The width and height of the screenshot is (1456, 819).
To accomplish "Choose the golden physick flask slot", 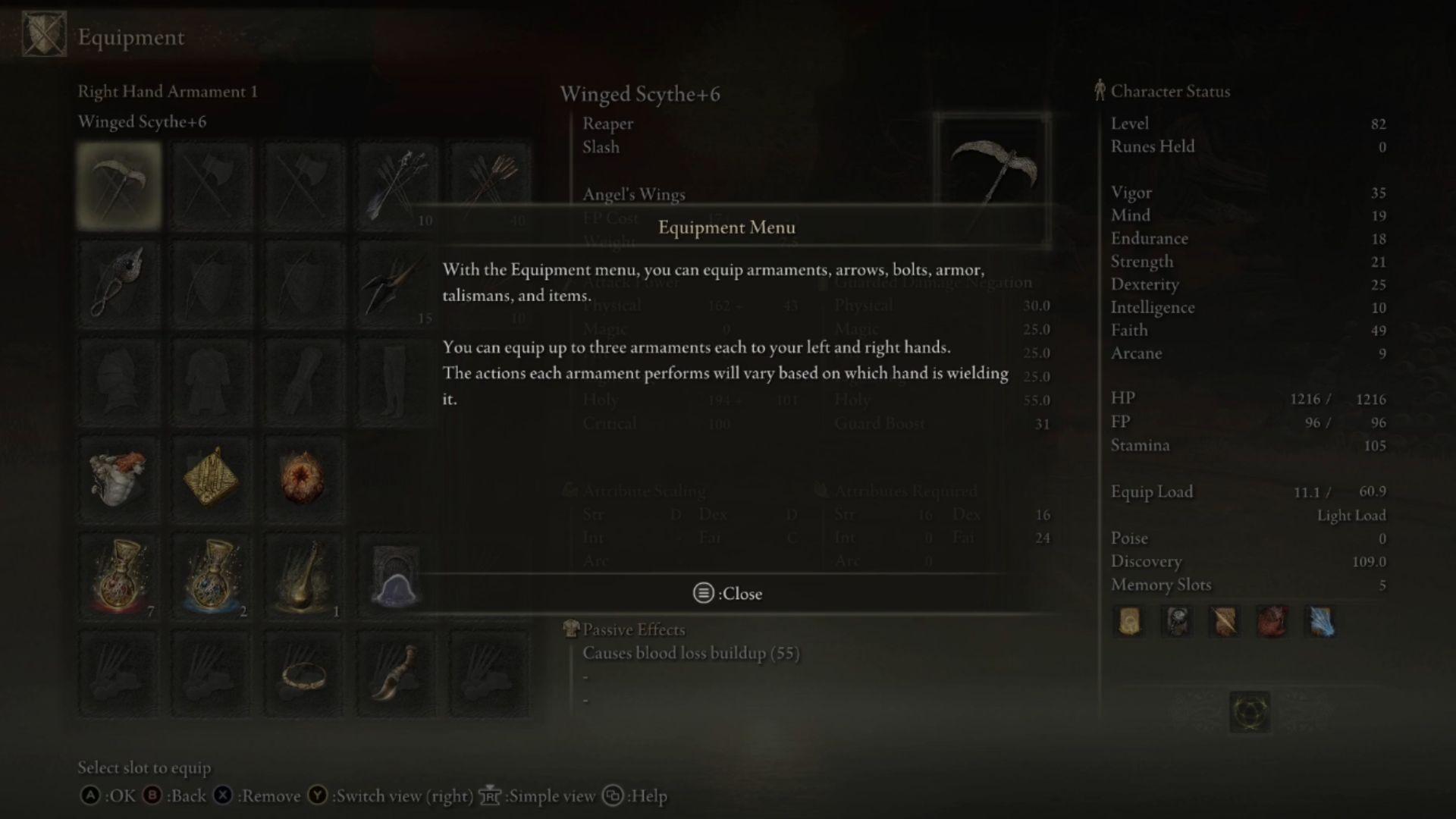I will tap(303, 576).
